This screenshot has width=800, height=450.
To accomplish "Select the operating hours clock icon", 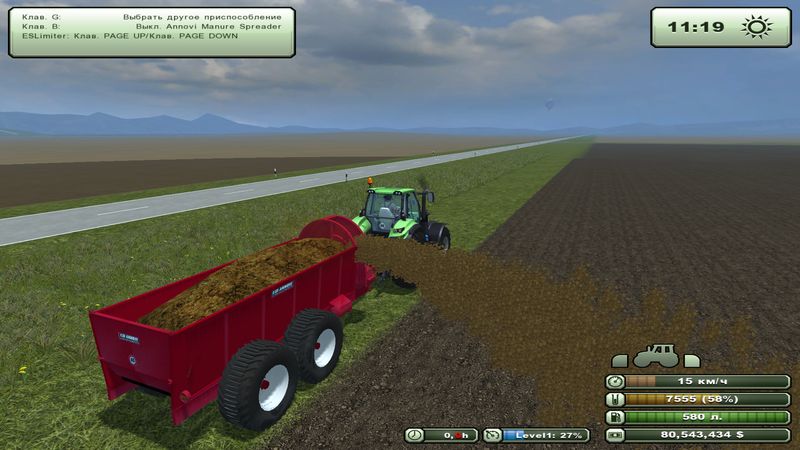I will pos(415,435).
